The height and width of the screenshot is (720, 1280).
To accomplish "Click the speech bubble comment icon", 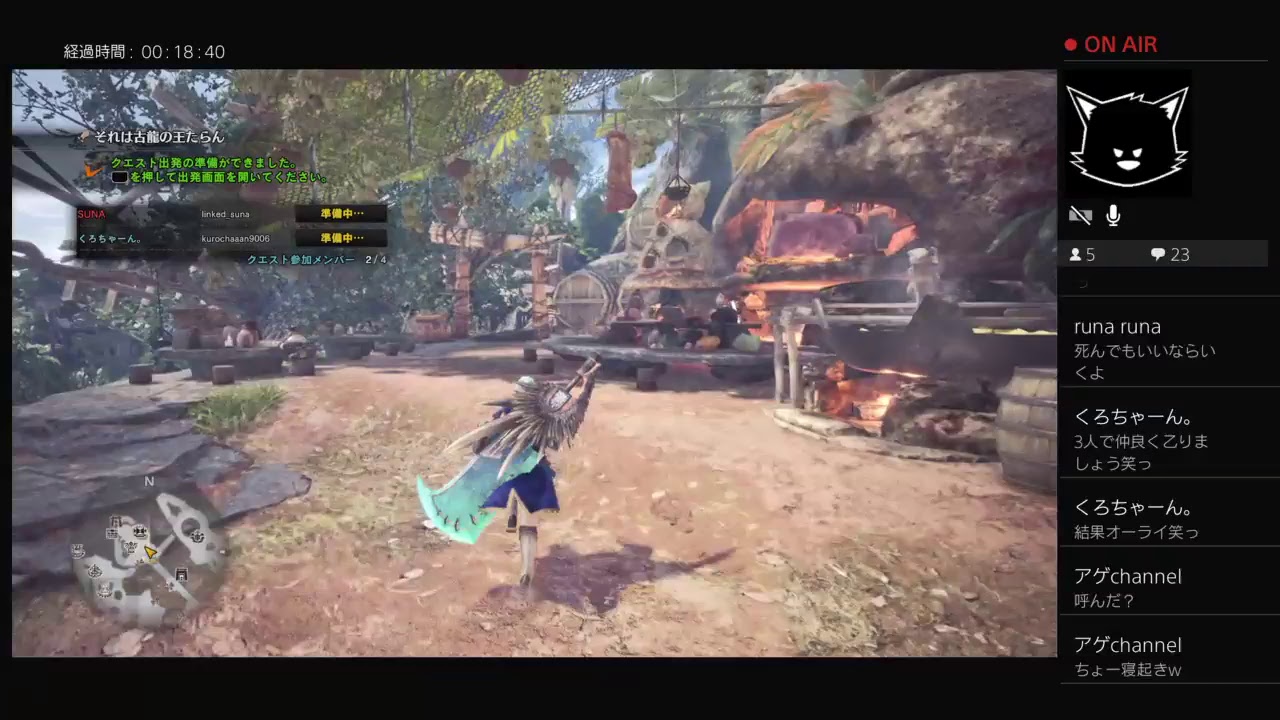I will [1158, 255].
